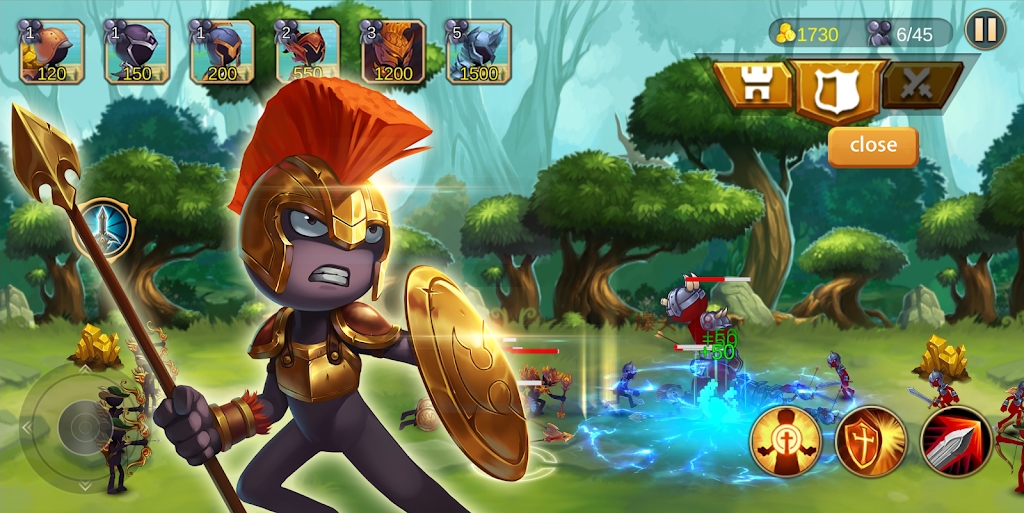Click the orange close button
Image resolution: width=1024 pixels, height=513 pixels.
point(872,145)
